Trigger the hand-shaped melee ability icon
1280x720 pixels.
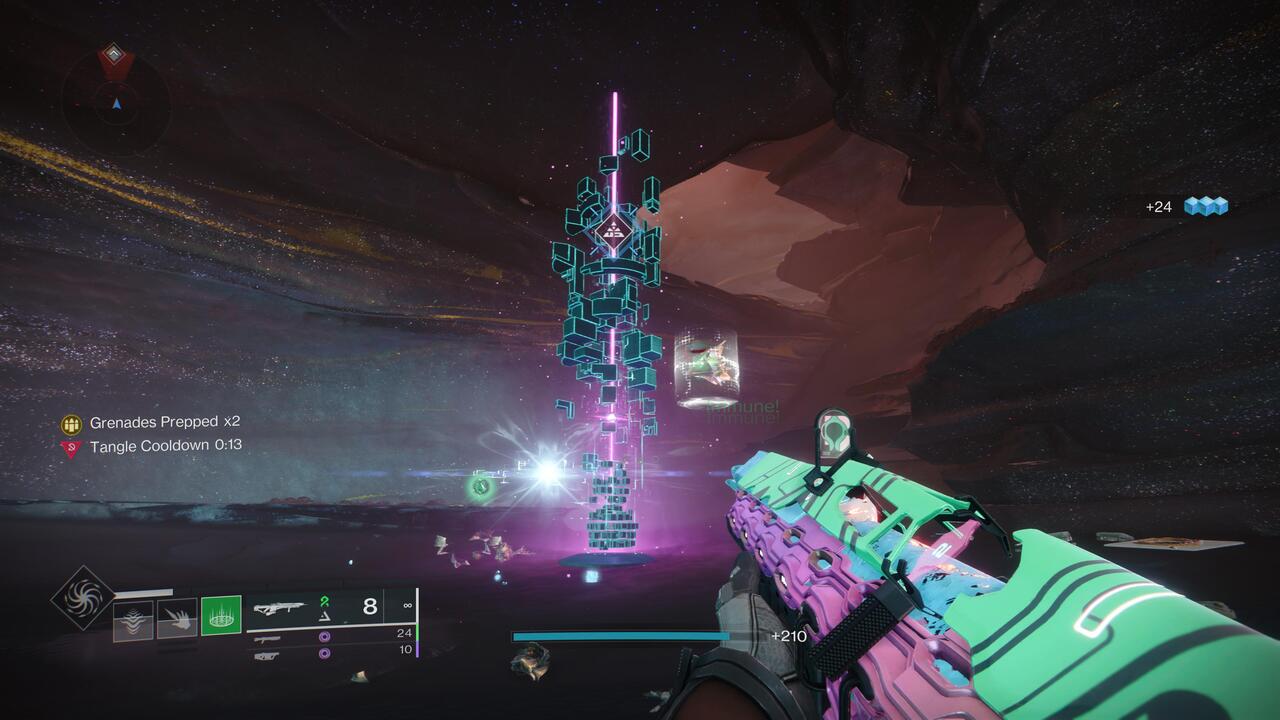pos(177,620)
